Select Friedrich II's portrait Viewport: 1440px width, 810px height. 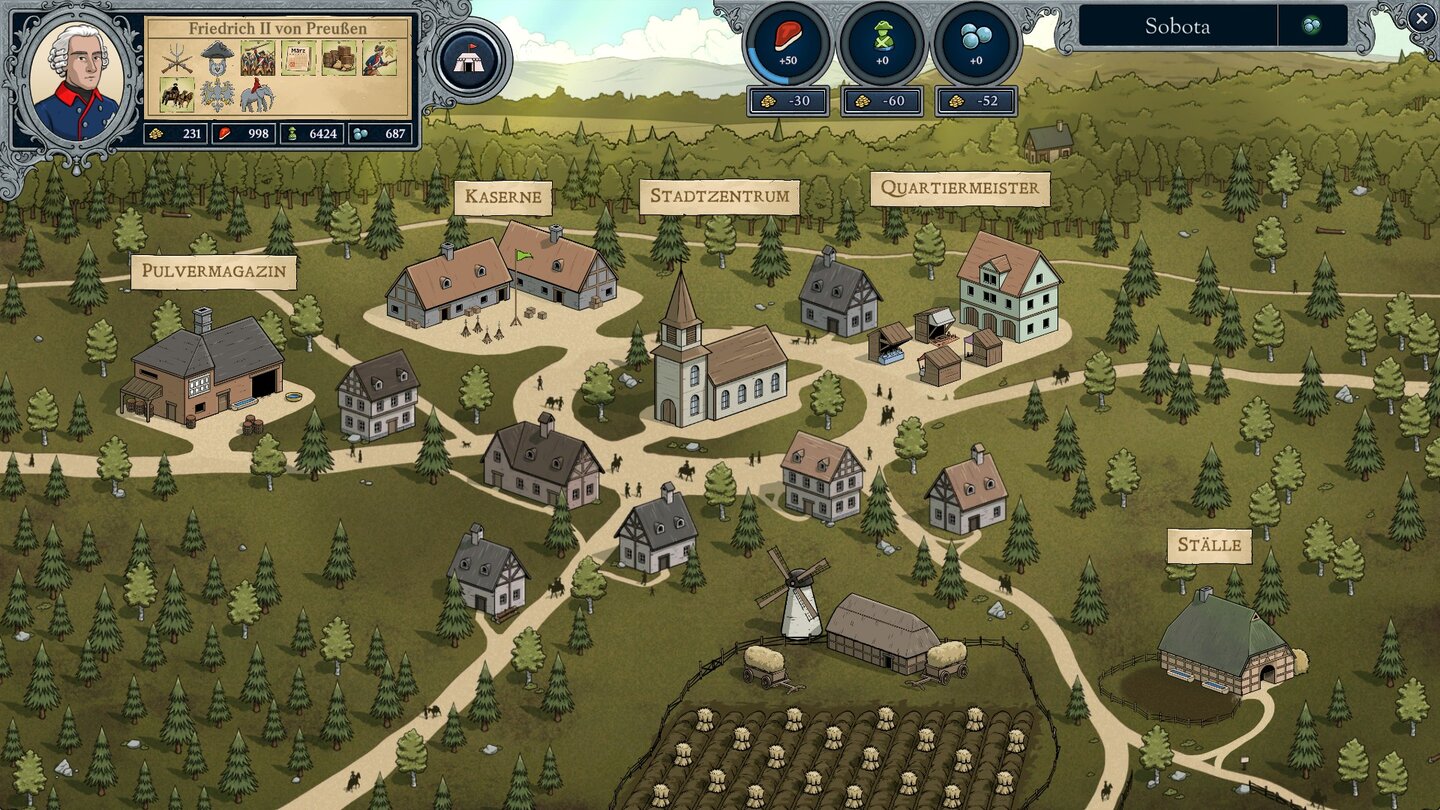(x=74, y=80)
